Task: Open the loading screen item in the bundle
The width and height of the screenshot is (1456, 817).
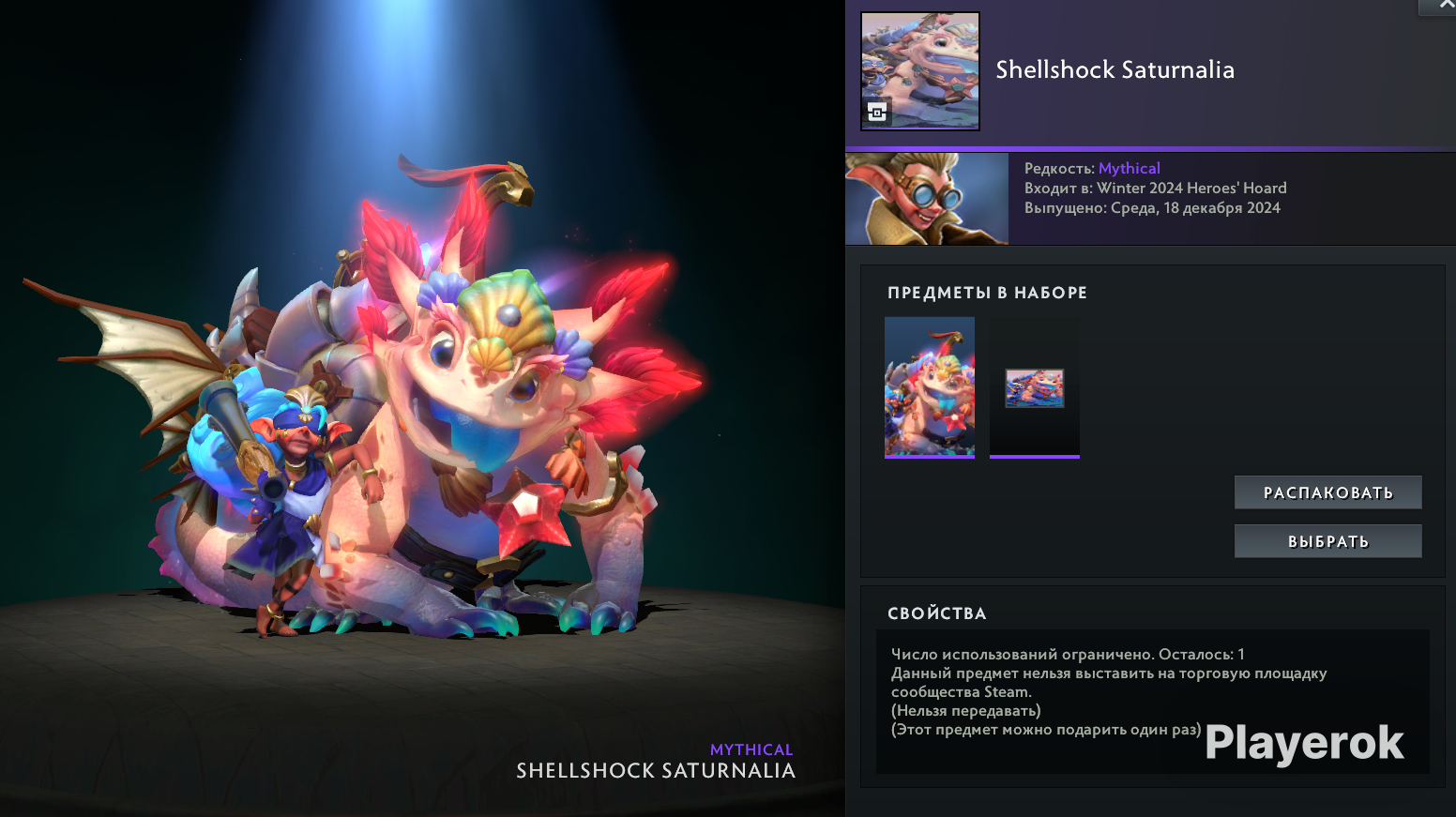Action: click(1034, 387)
